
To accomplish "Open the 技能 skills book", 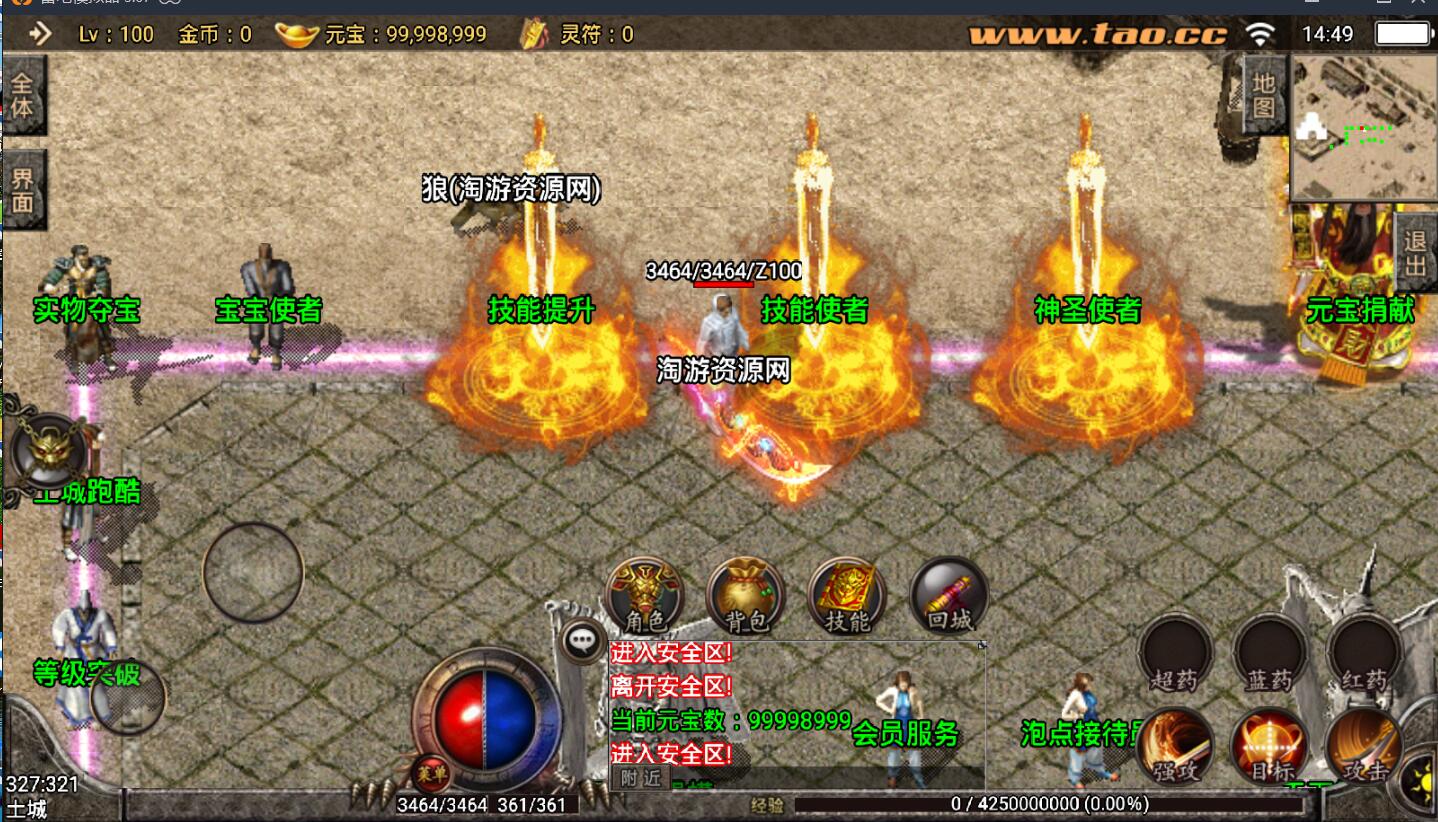I will (848, 596).
